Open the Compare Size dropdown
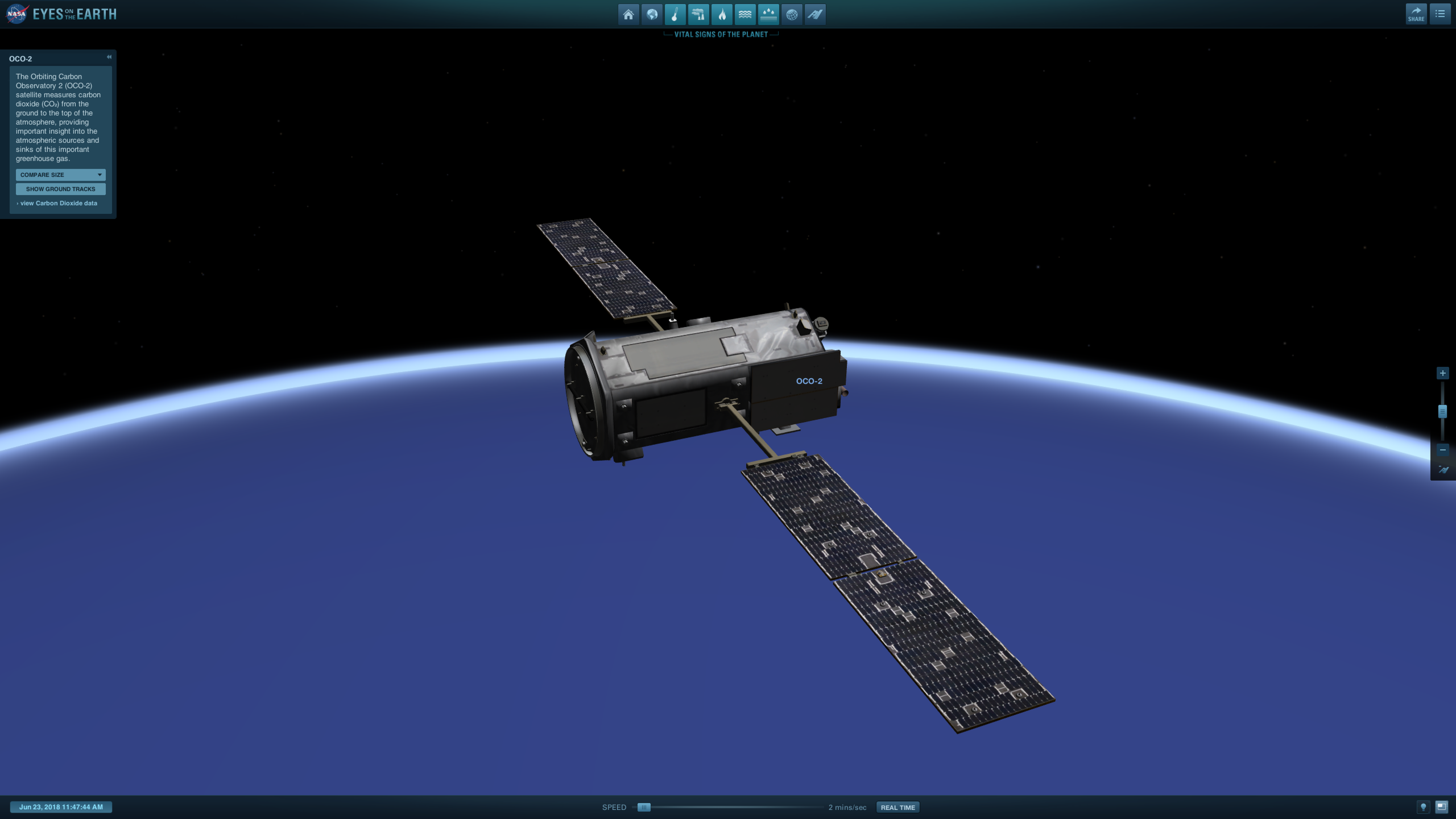 61,175
